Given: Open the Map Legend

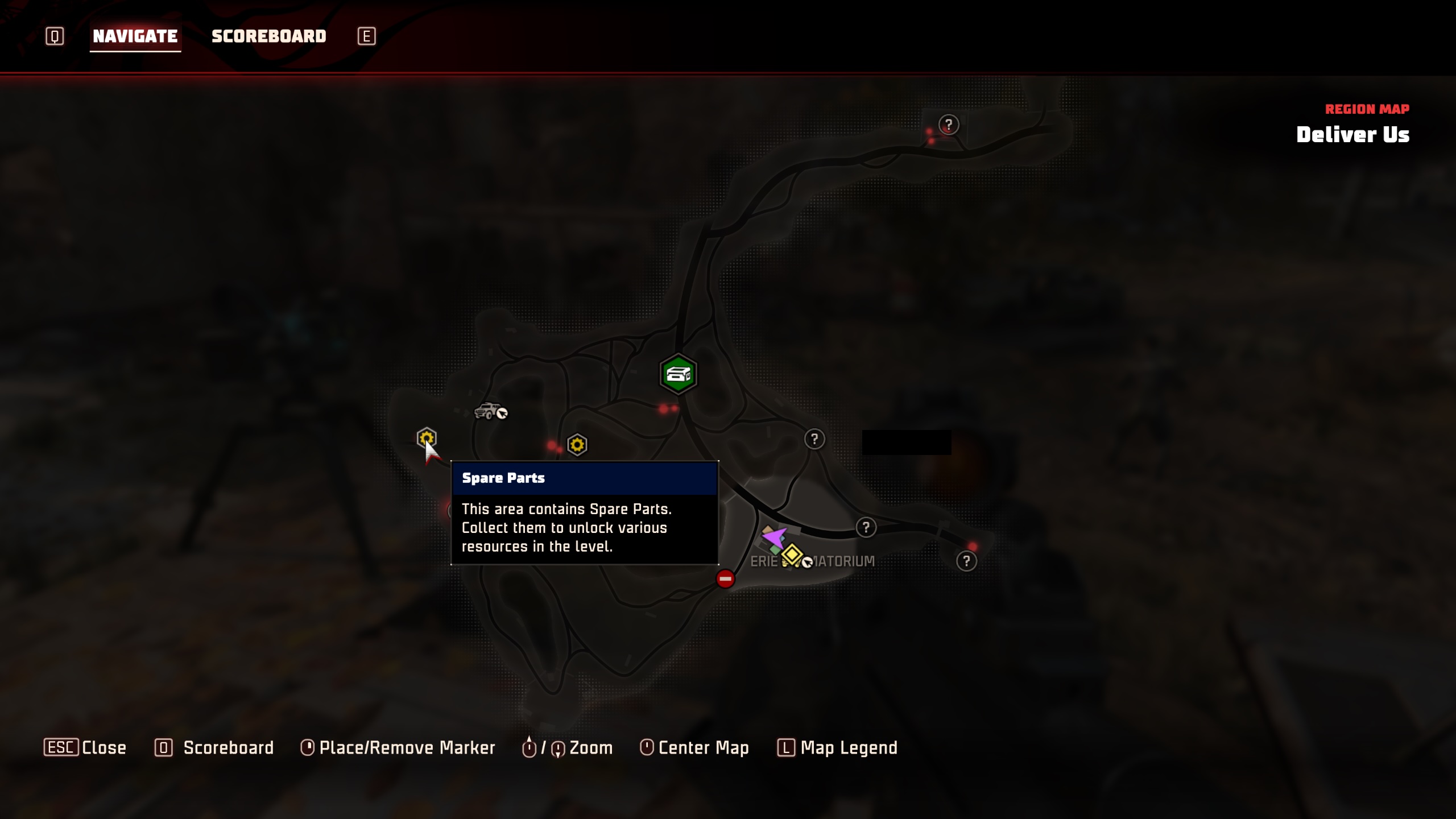Looking at the screenshot, I should point(838,747).
